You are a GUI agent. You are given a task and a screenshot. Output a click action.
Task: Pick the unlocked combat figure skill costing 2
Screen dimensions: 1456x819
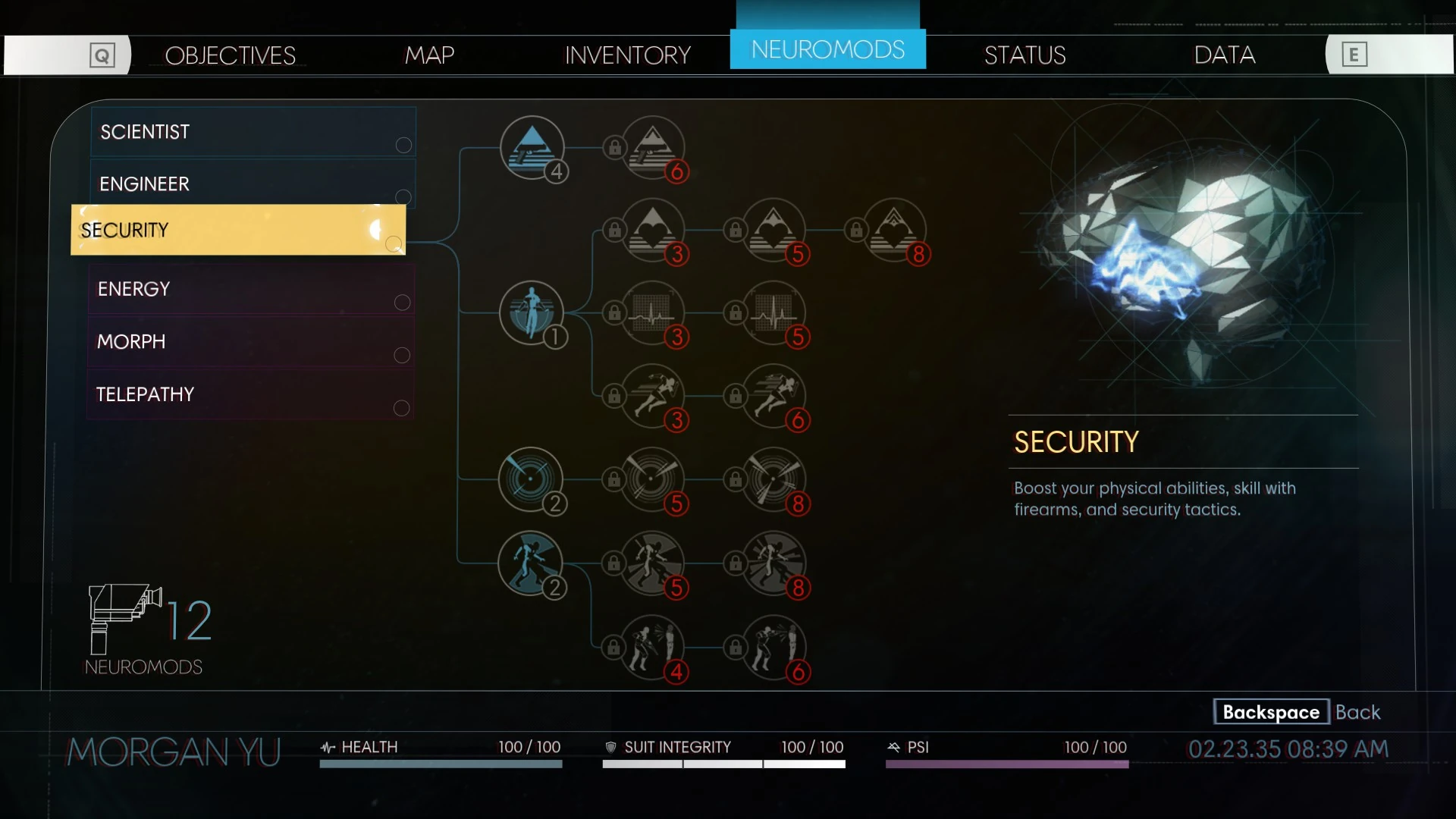coord(530,563)
